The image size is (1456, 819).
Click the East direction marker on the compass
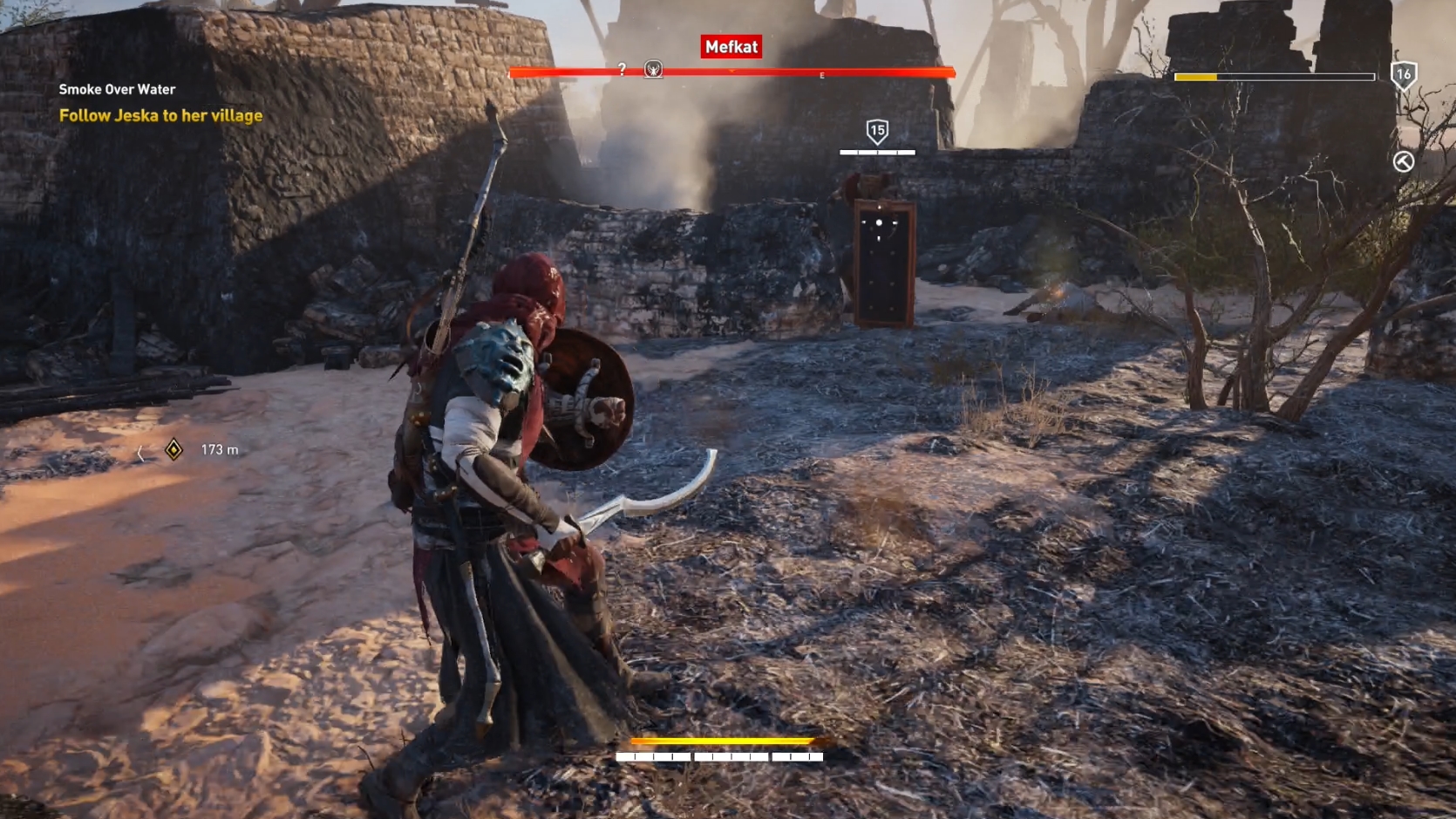[820, 75]
